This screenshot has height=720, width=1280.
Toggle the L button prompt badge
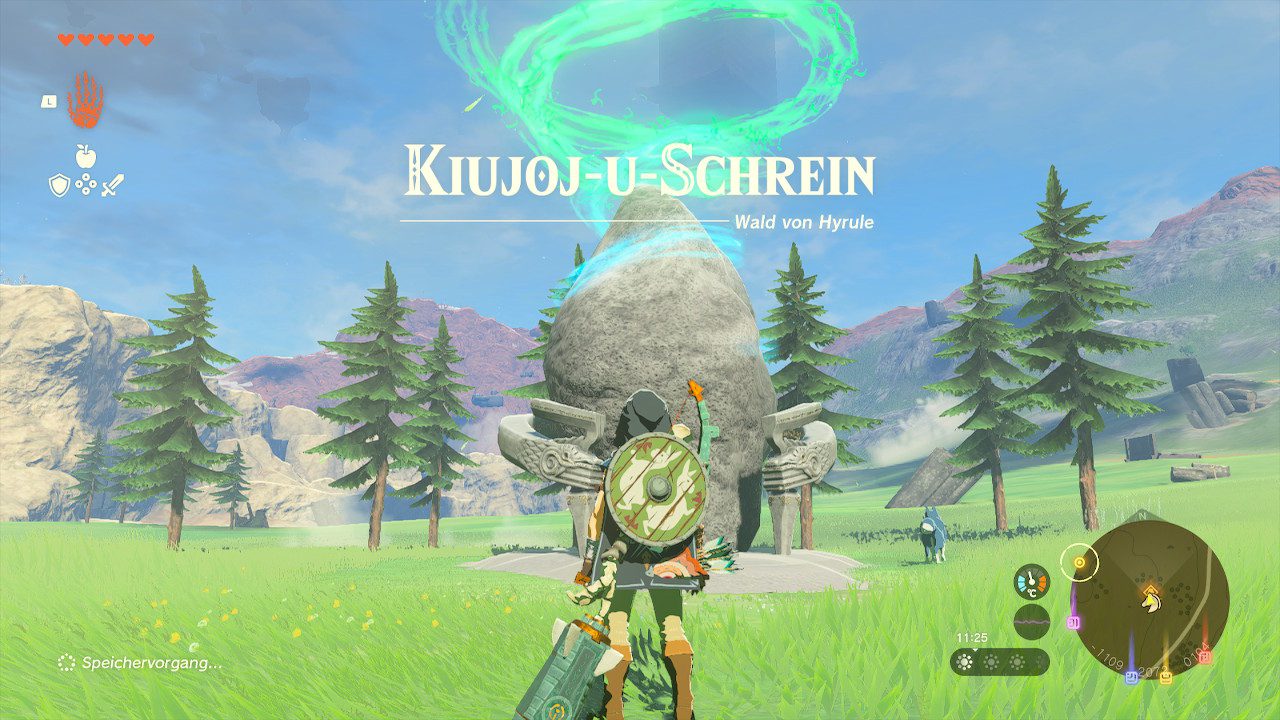coord(48,100)
